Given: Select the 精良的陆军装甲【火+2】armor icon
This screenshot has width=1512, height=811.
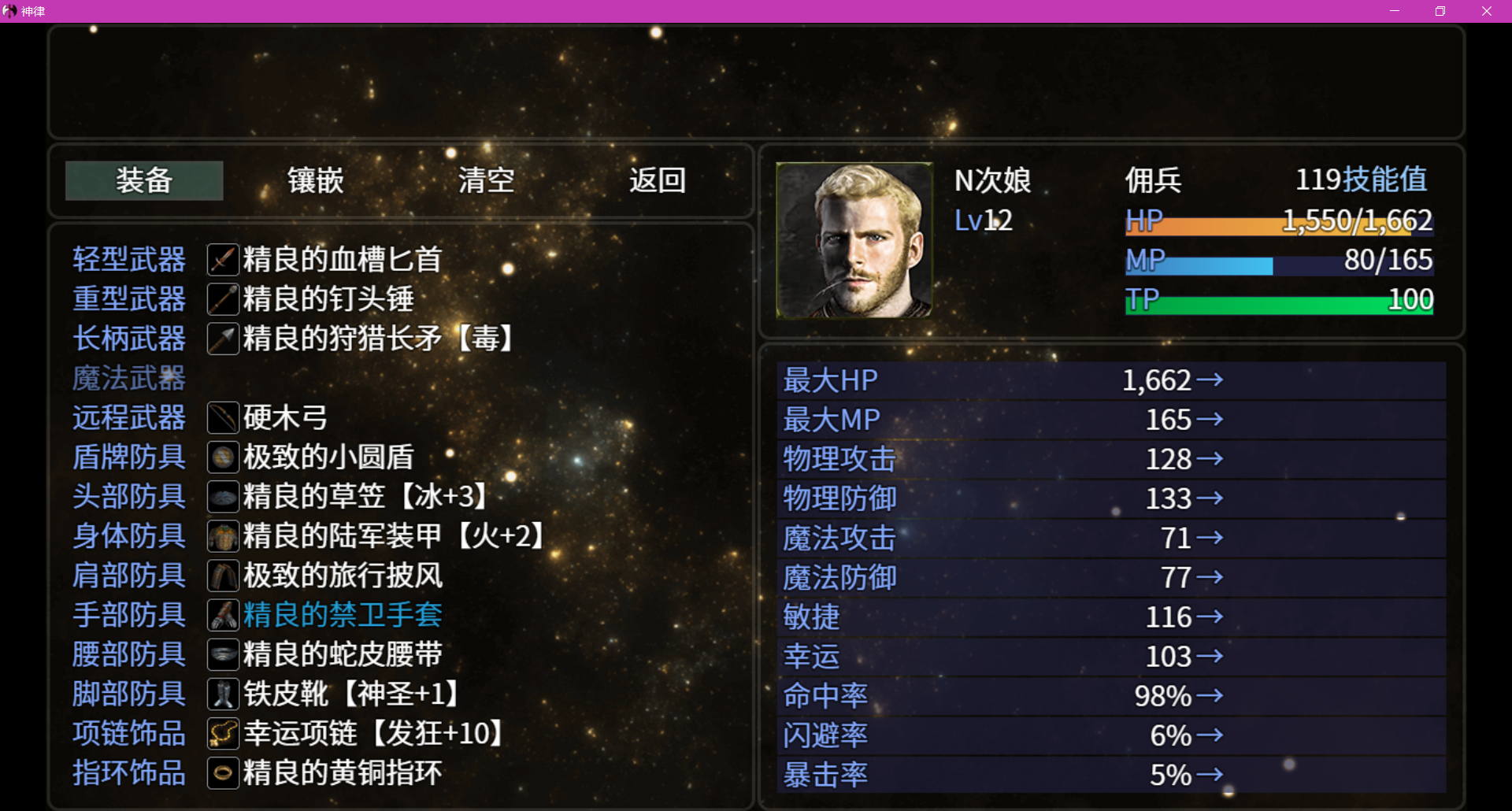Looking at the screenshot, I should click(223, 536).
